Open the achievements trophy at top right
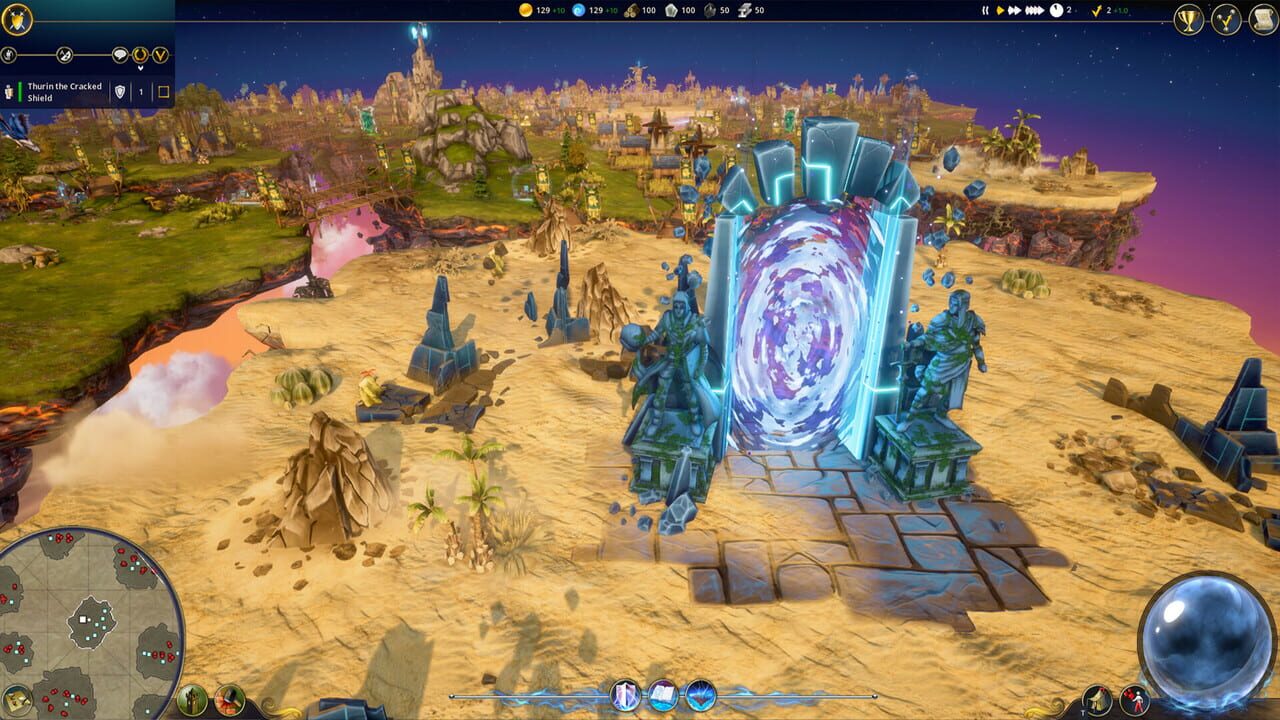 click(x=1188, y=18)
